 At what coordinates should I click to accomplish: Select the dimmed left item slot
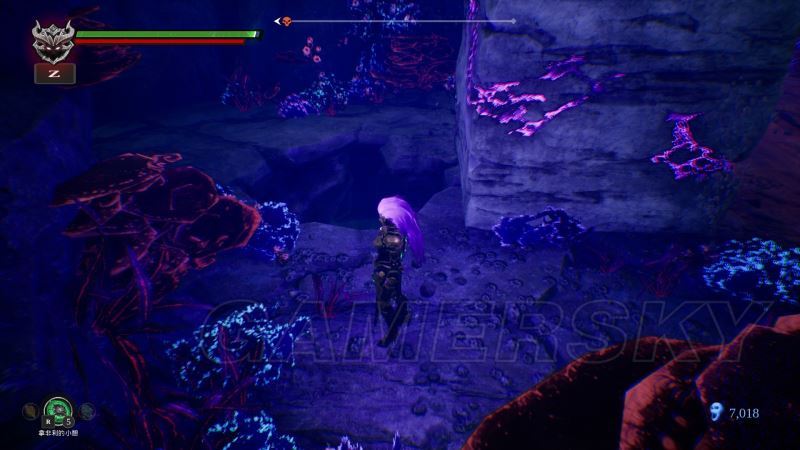tap(31, 410)
